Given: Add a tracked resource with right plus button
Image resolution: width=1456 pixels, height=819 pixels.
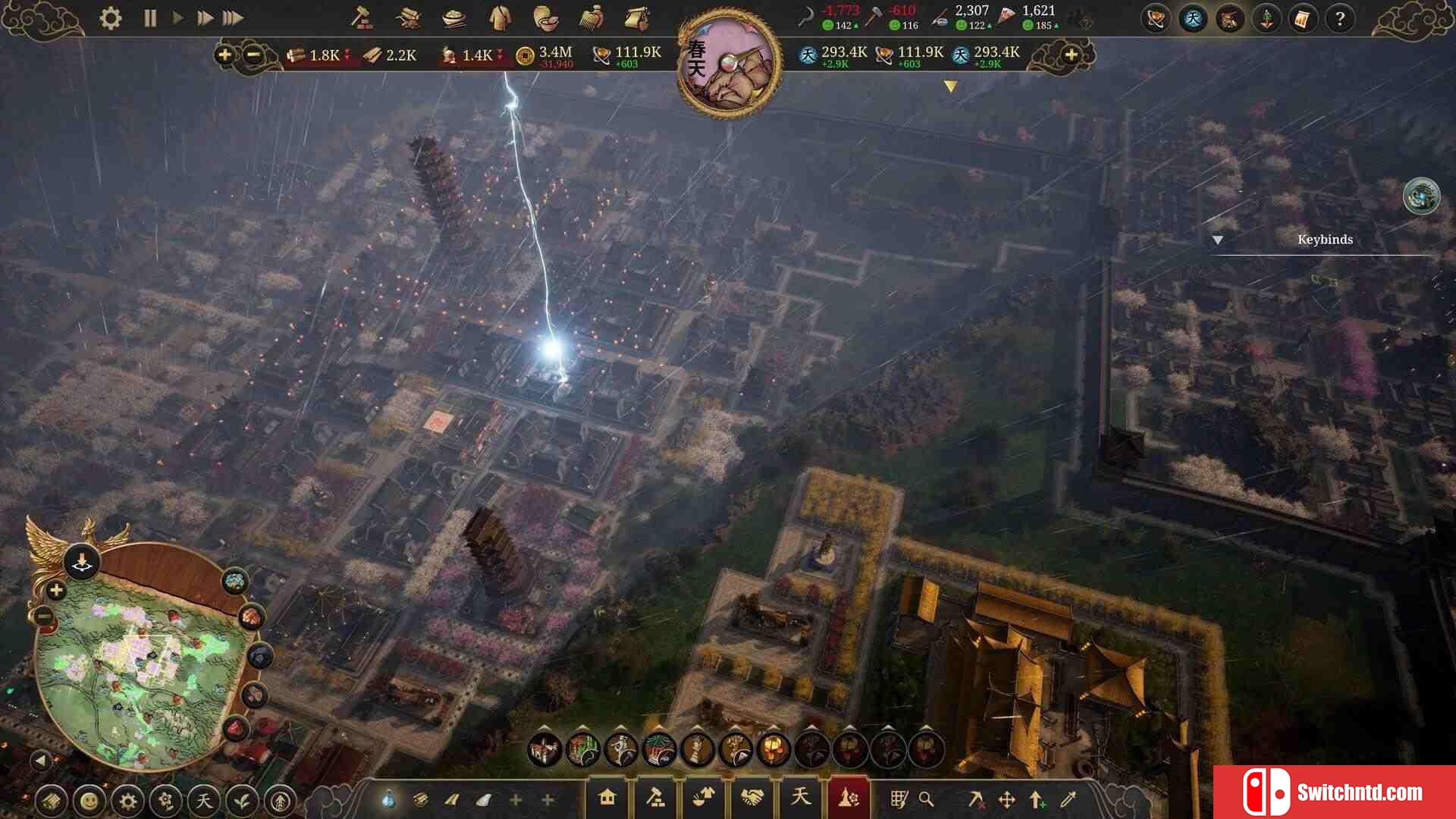Looking at the screenshot, I should coord(1071,55).
